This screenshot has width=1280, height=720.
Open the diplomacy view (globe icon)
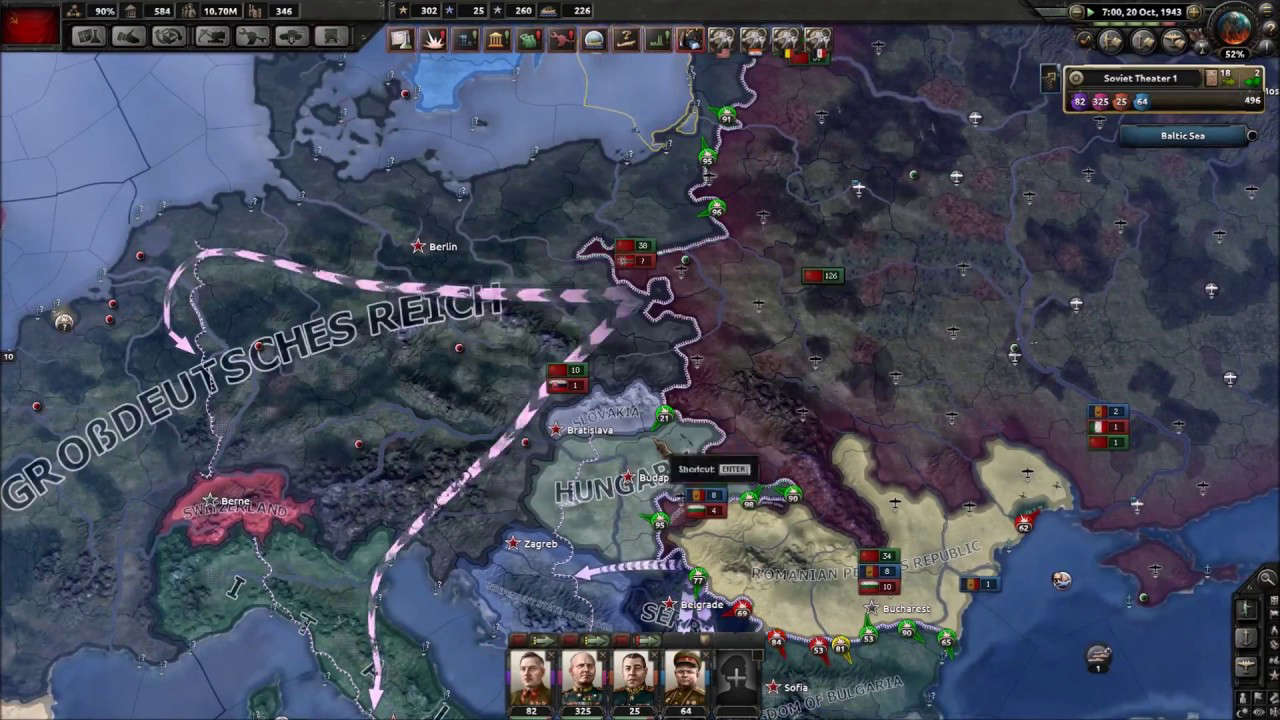[592, 38]
